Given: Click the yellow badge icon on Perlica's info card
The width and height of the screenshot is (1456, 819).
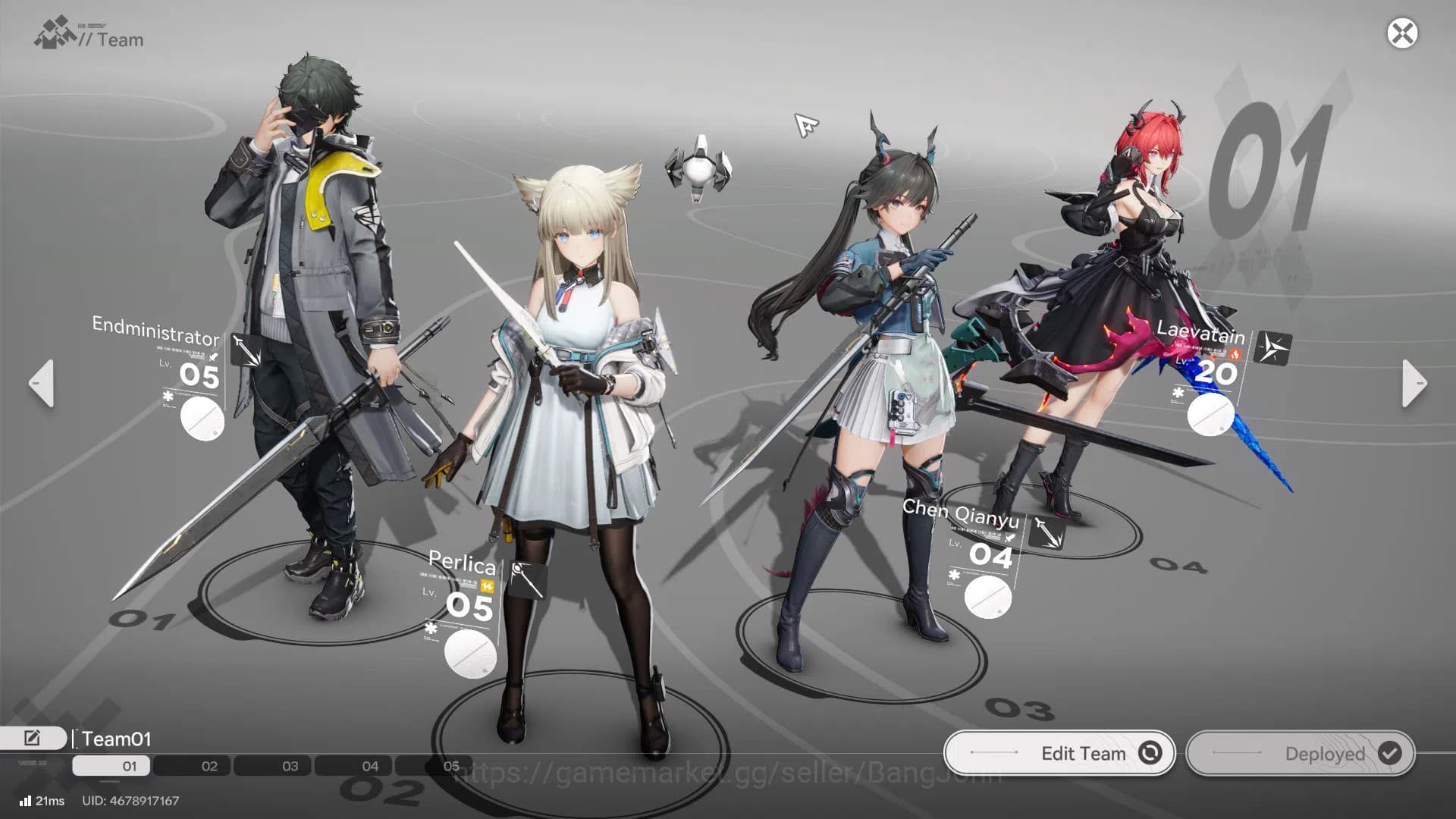Looking at the screenshot, I should point(488,585).
